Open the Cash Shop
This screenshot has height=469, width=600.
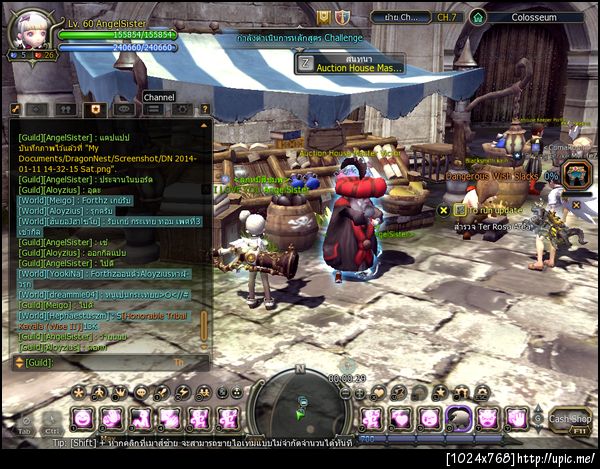tap(571, 419)
